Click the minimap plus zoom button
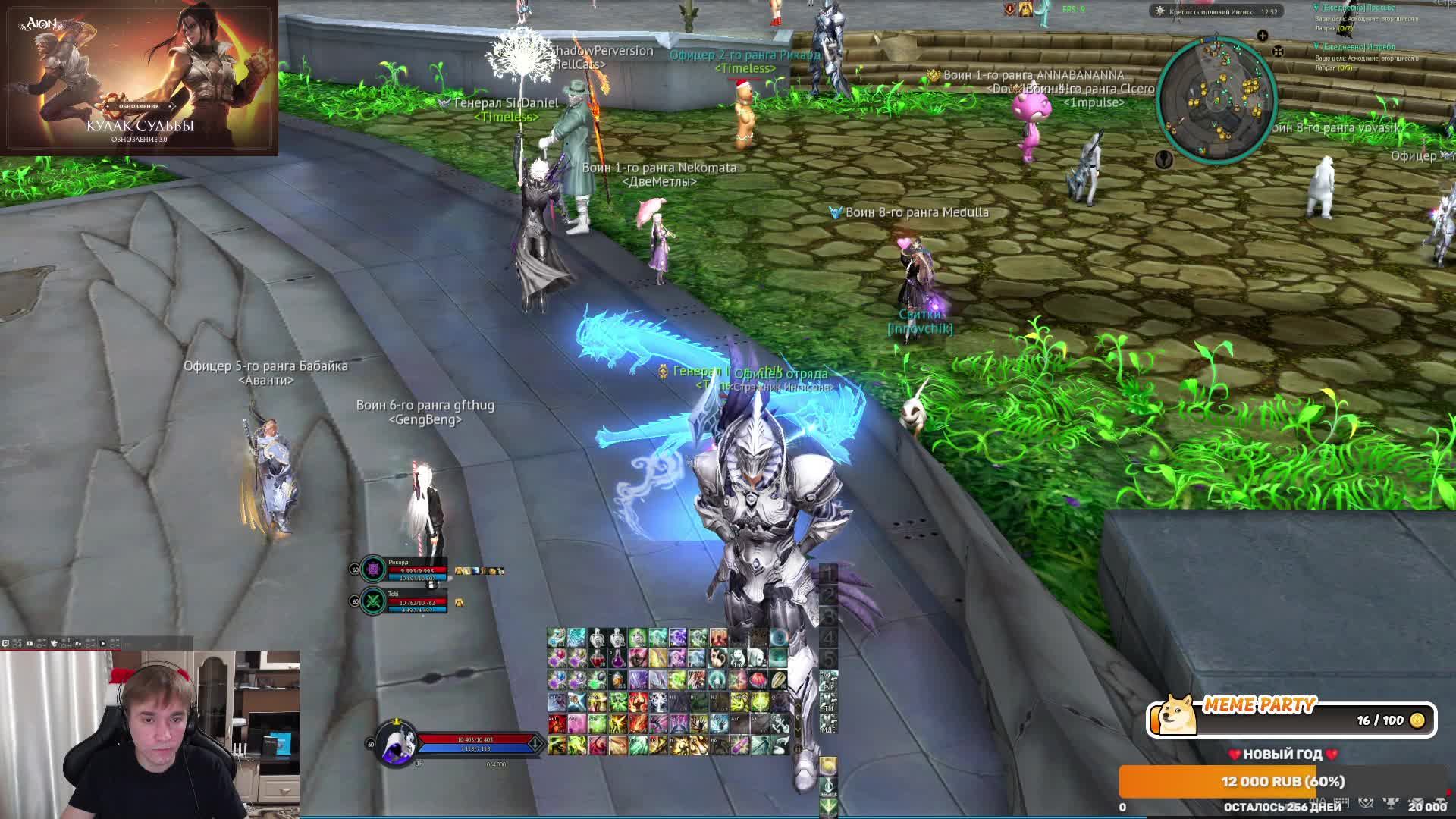1456x819 pixels. pyautogui.click(x=1262, y=36)
